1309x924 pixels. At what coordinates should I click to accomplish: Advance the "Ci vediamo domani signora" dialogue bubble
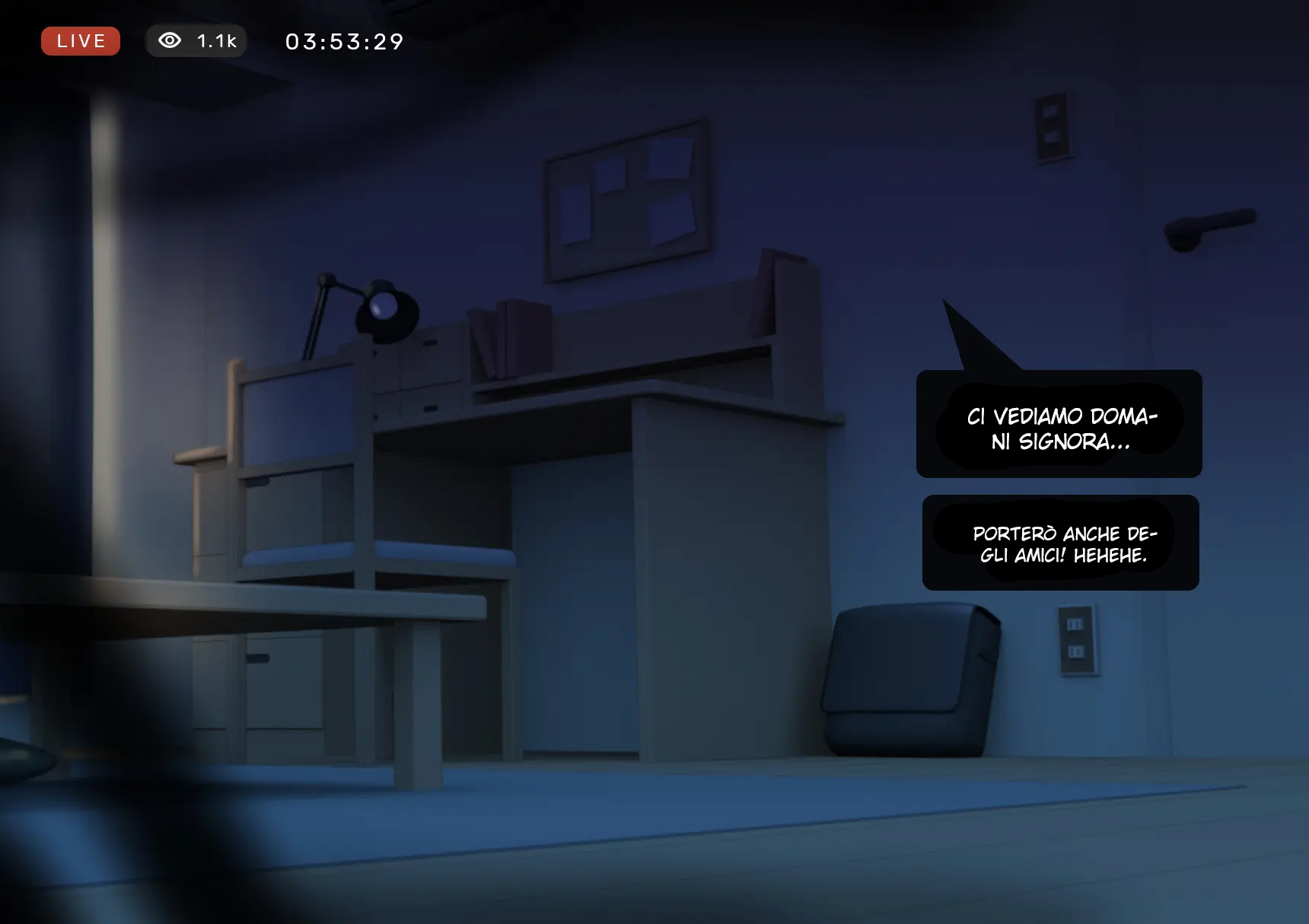pyautogui.click(x=1059, y=425)
